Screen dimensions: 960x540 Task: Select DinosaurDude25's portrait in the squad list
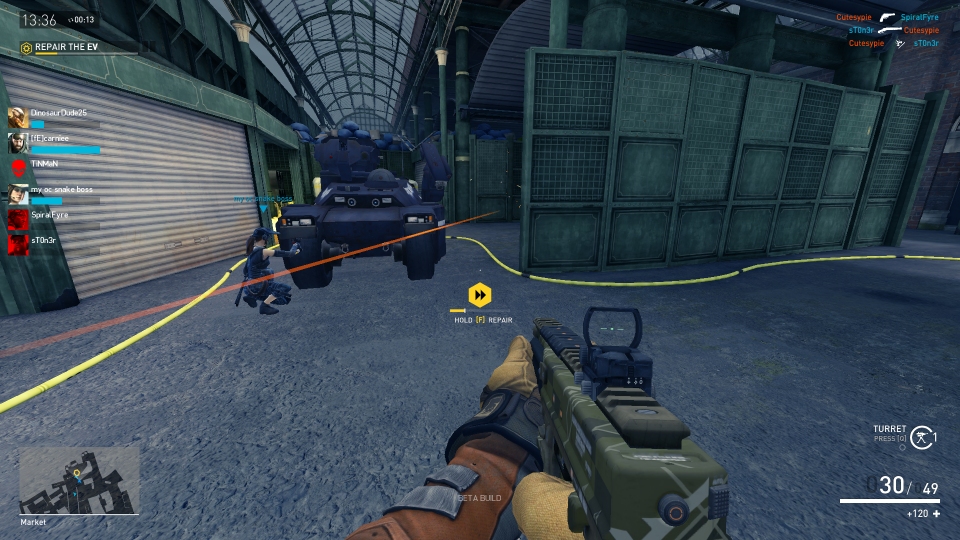point(17,117)
